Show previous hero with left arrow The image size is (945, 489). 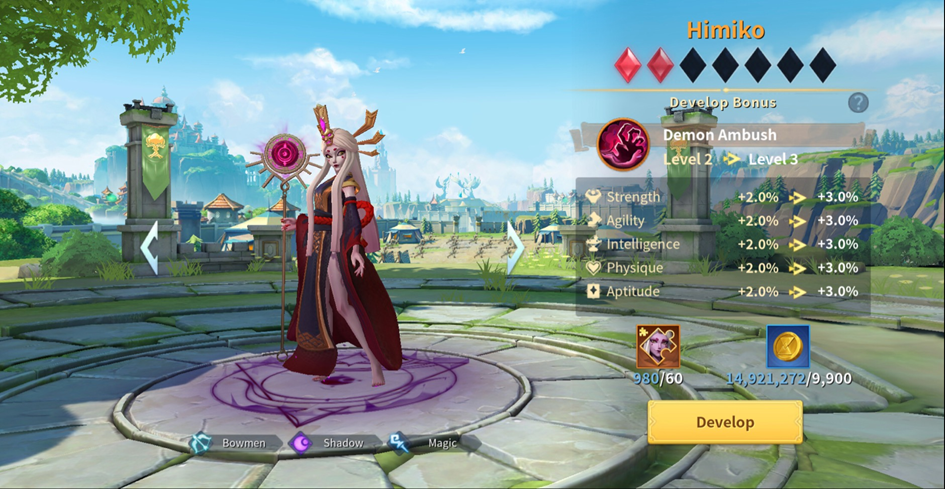pyautogui.click(x=149, y=248)
